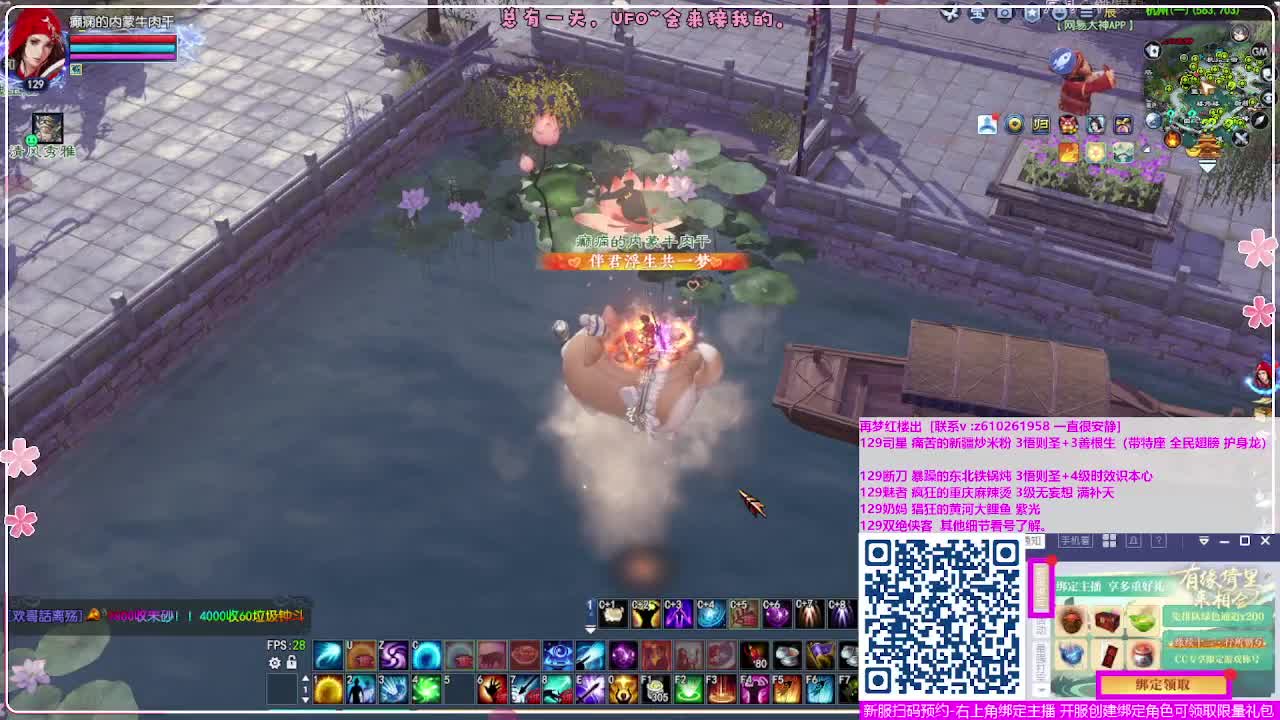Image resolution: width=1280 pixels, height=720 pixels.
Task: Click the red fox event icon under 网易大神APP text
Action: pyautogui.click(x=1068, y=124)
